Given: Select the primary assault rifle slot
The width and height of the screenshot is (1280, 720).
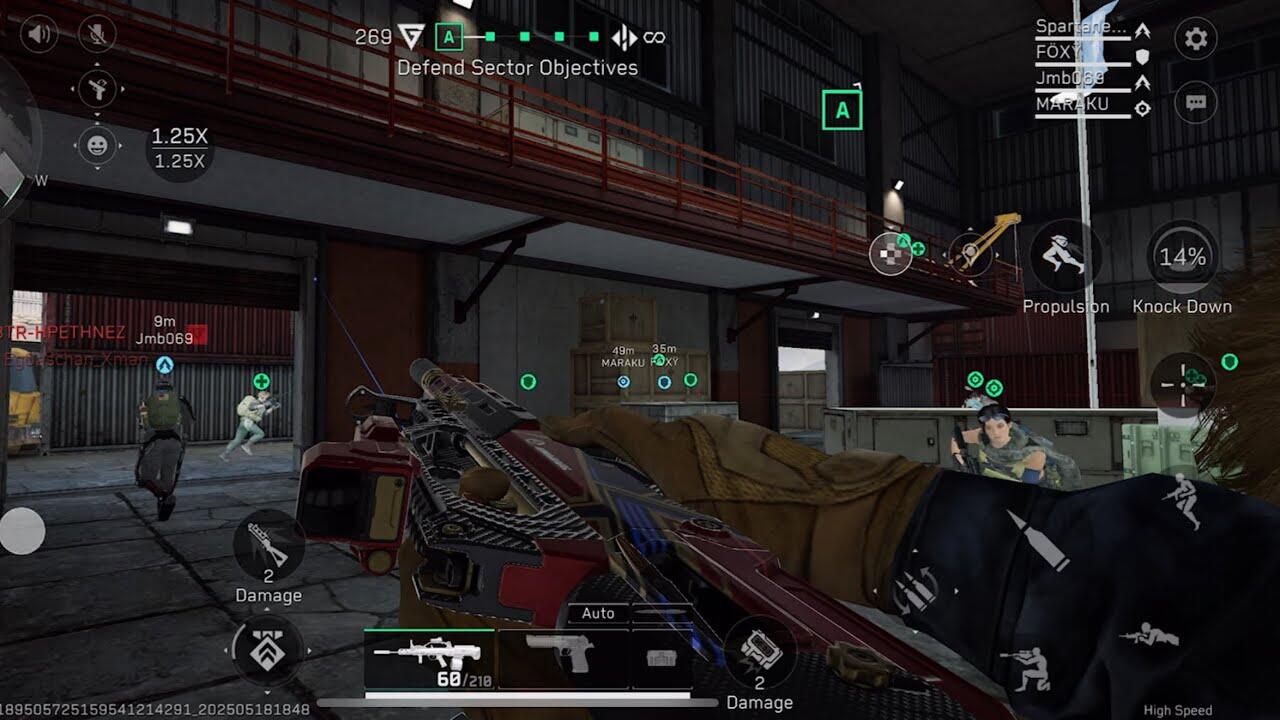Looking at the screenshot, I should pyautogui.click(x=430, y=658).
